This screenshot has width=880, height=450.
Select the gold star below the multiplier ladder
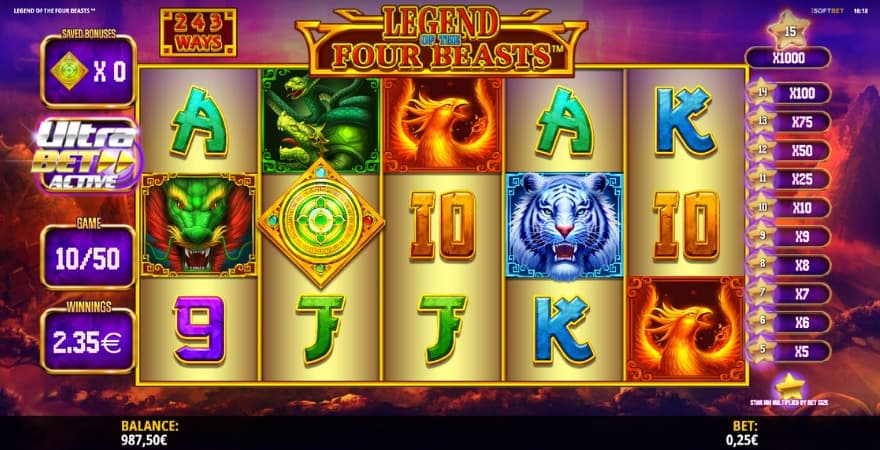pyautogui.click(x=789, y=384)
